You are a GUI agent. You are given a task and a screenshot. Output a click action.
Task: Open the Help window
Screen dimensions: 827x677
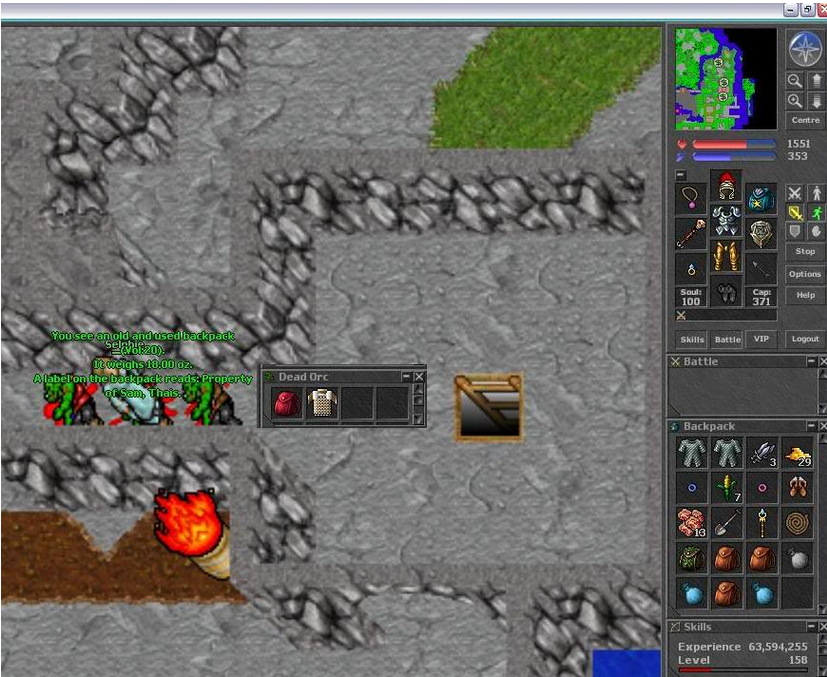(x=805, y=296)
